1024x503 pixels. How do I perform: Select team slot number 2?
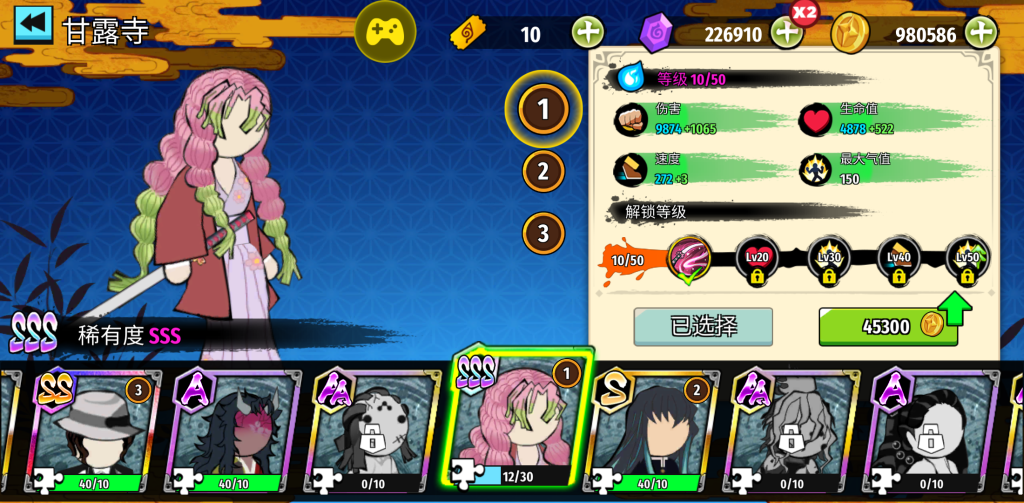click(543, 171)
